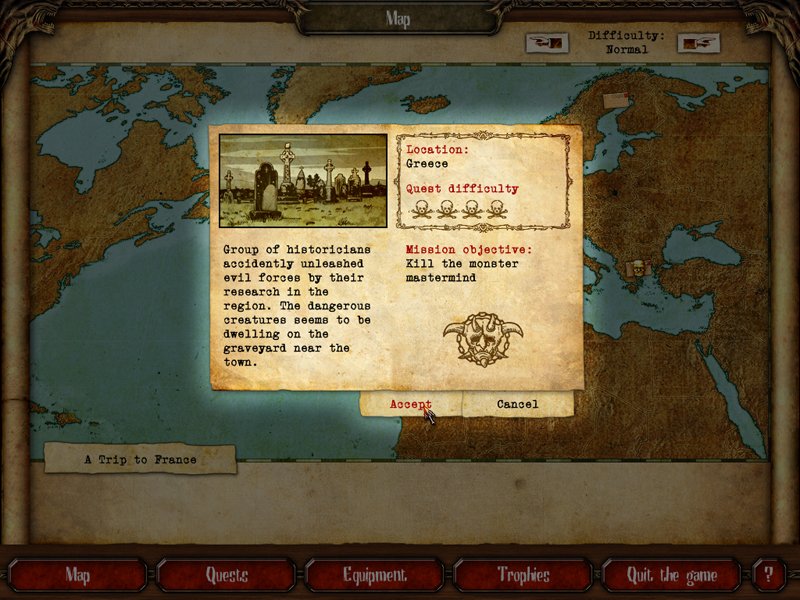This screenshot has width=800, height=600.
Task: Show the Trophies screen
Action: pos(523,575)
